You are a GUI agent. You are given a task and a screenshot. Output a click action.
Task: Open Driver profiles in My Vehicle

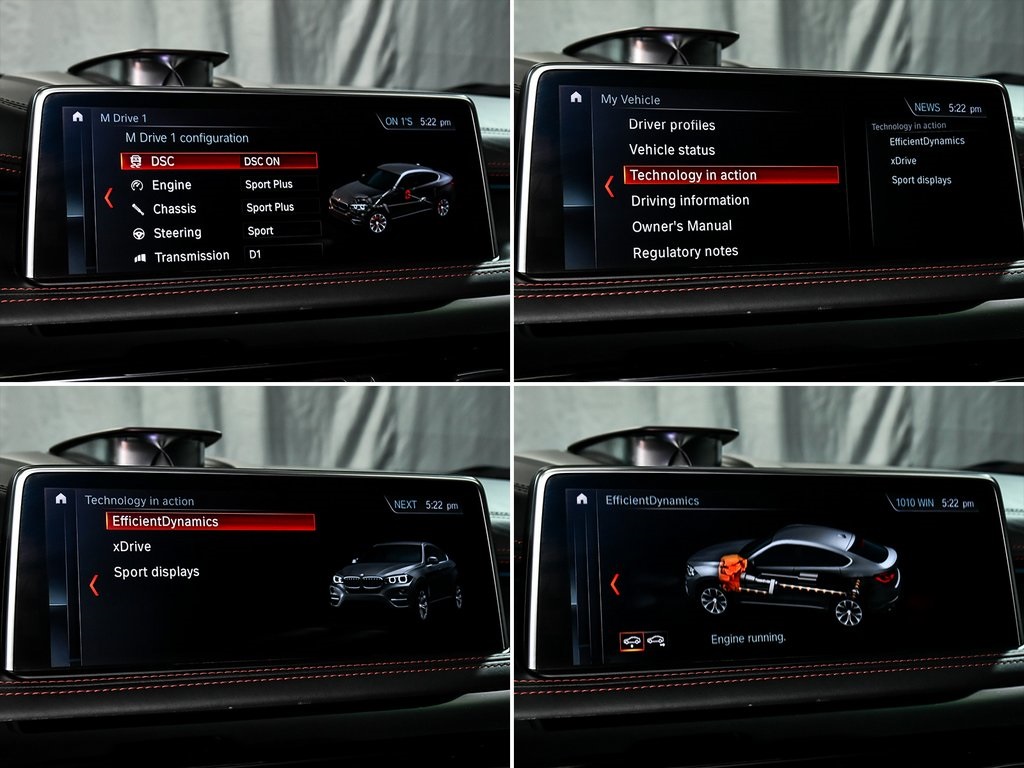pyautogui.click(x=672, y=125)
